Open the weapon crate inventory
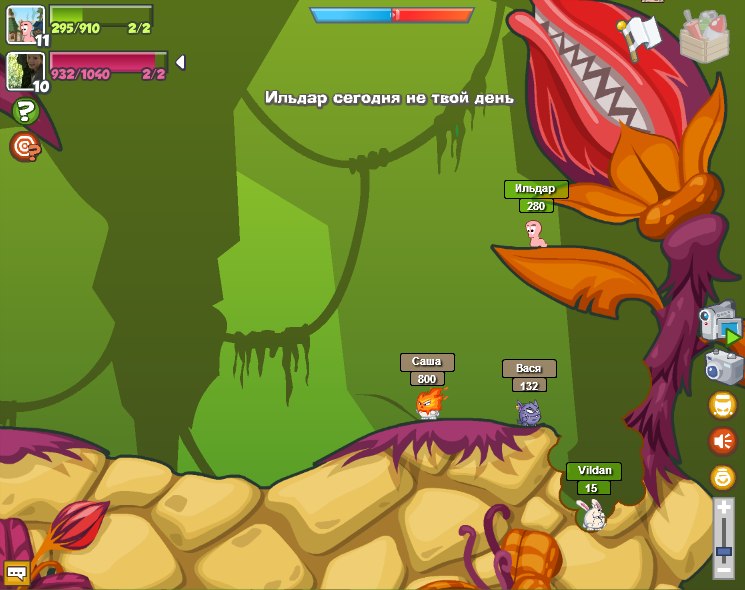The image size is (745, 590). (x=704, y=36)
